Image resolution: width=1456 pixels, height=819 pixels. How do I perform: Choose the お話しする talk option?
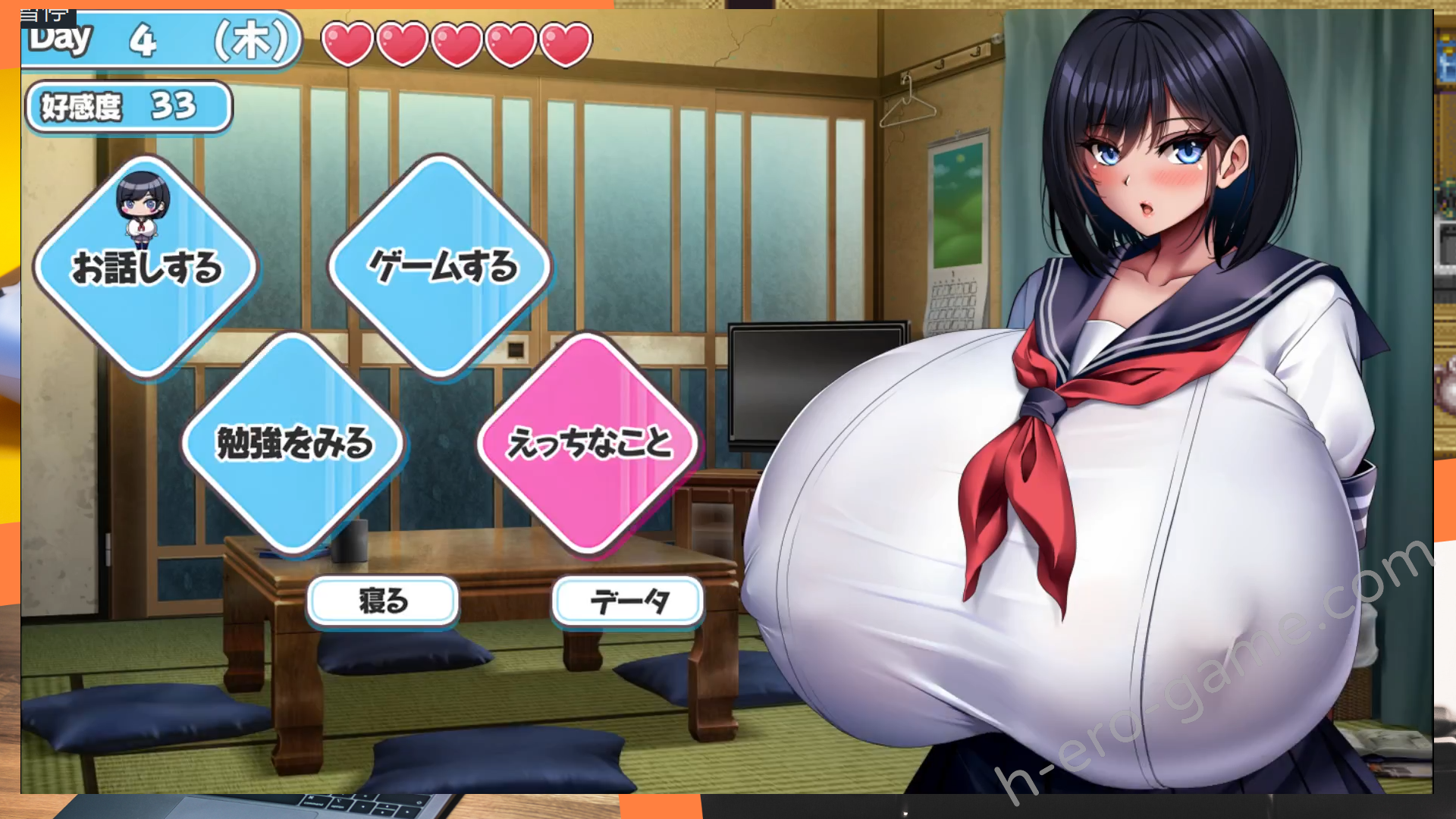coord(146,268)
